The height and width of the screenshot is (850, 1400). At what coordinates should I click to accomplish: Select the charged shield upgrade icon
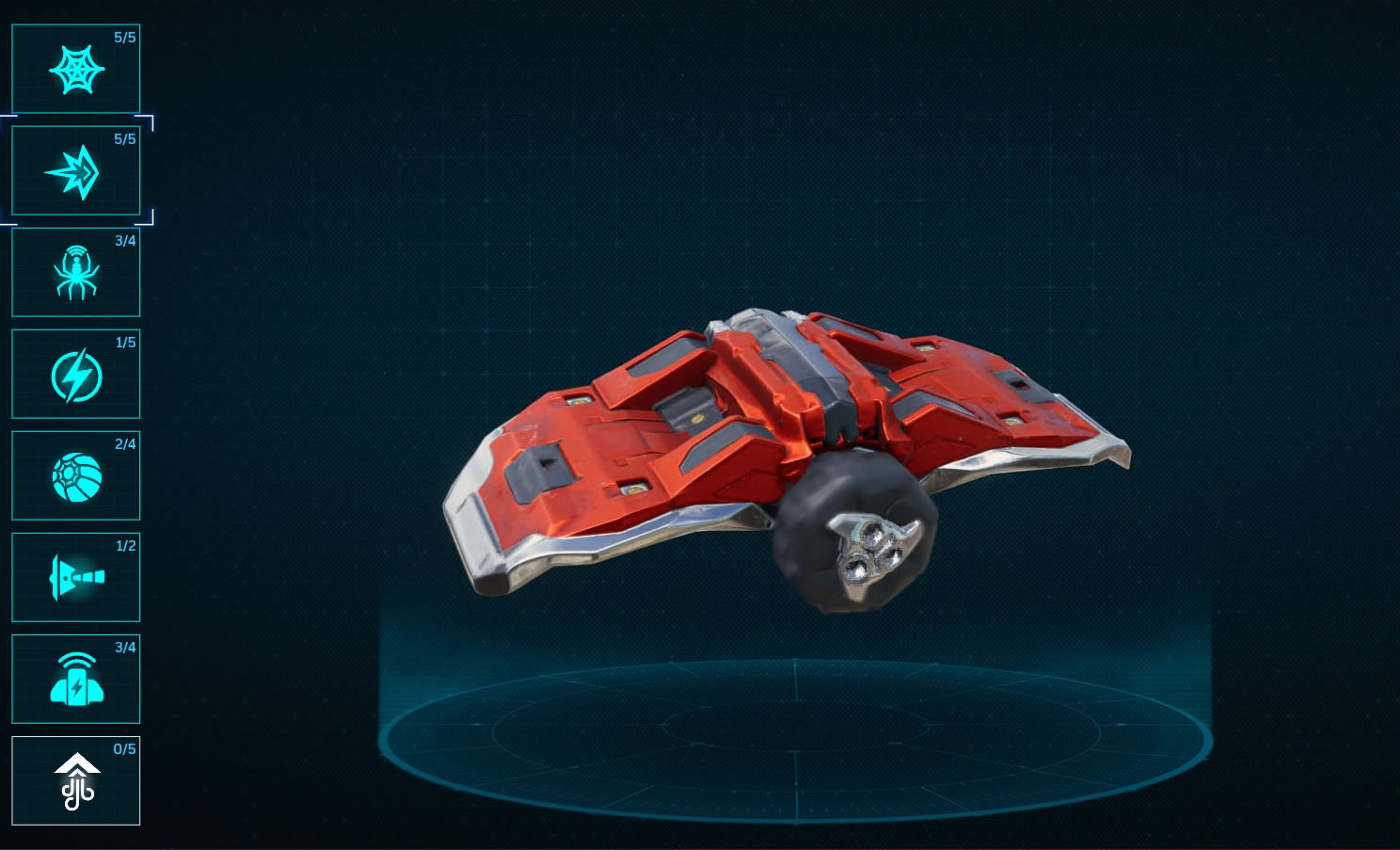75,680
